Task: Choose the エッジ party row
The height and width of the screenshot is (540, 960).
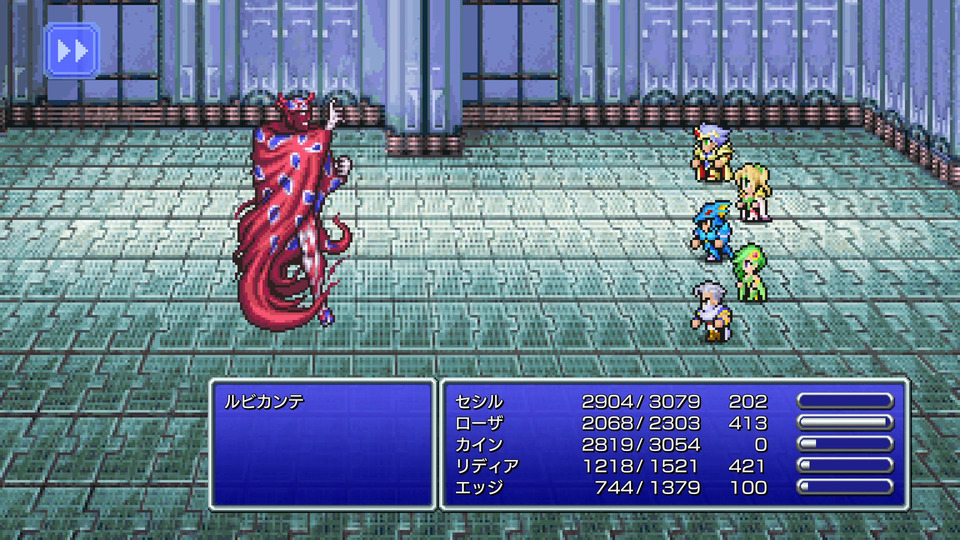Action: click(480, 487)
